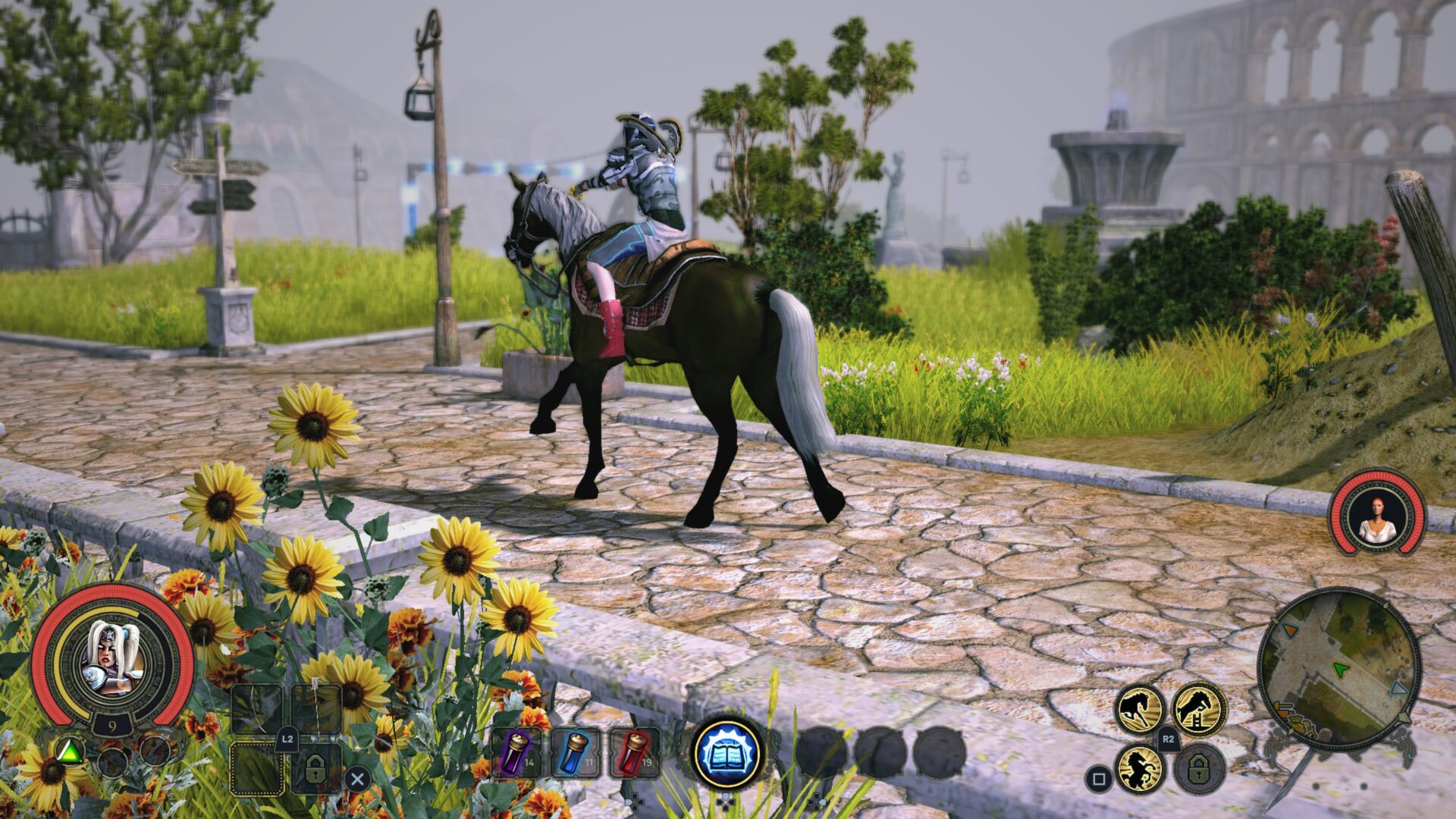Activate the glowing blue spellbook ability
This screenshot has width=1456, height=819.
tap(727, 753)
